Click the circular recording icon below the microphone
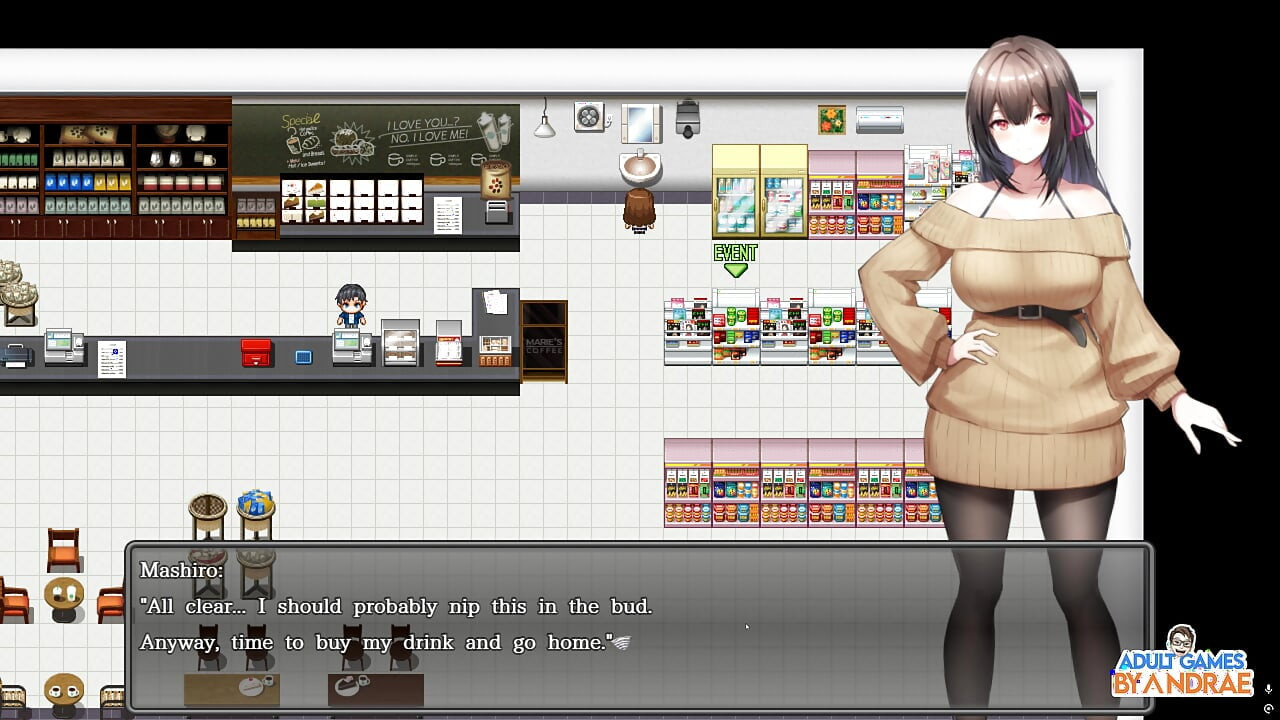This screenshot has width=1280, height=720. click(1268, 708)
